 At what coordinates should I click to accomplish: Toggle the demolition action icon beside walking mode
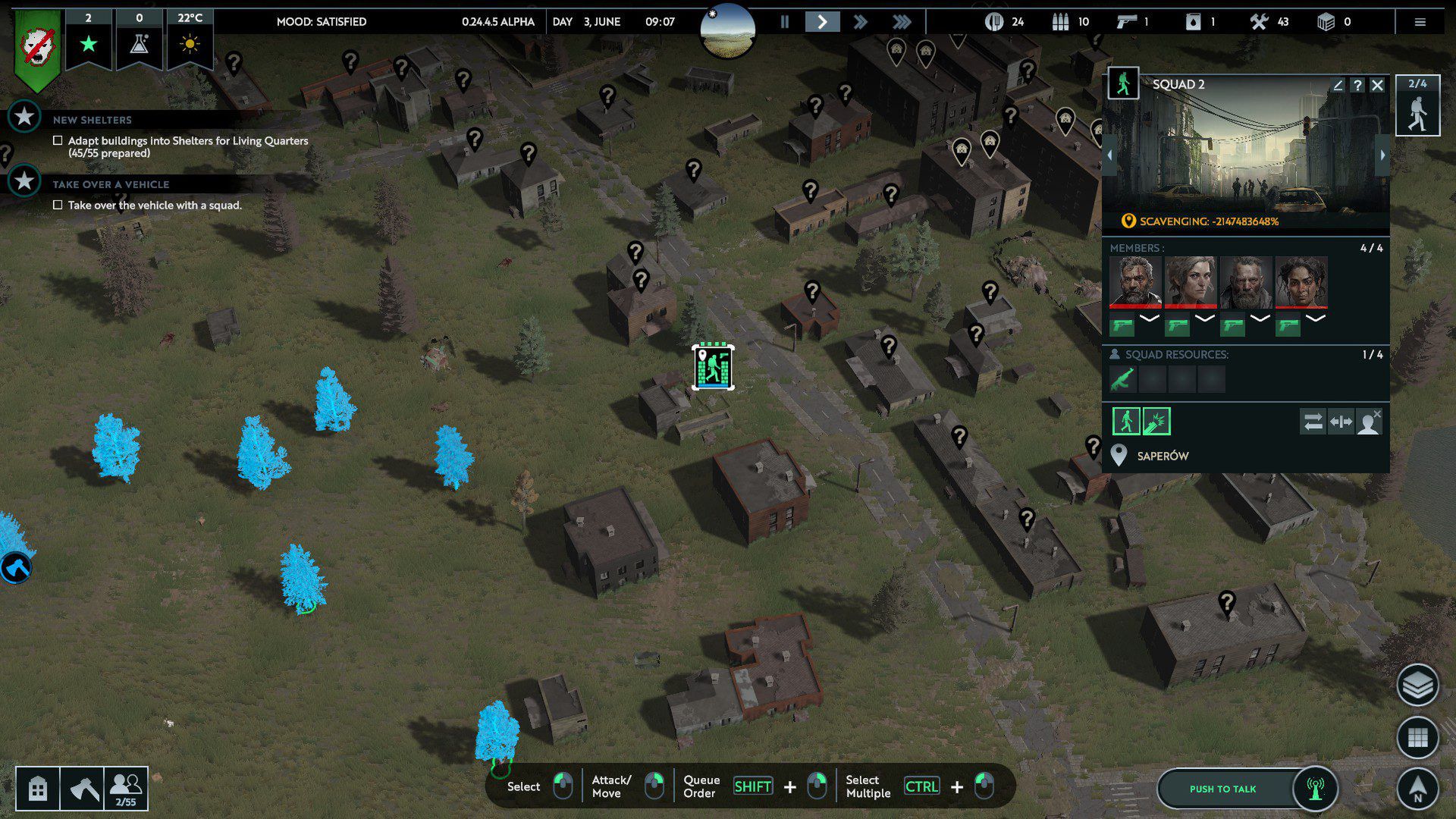[x=1156, y=421]
